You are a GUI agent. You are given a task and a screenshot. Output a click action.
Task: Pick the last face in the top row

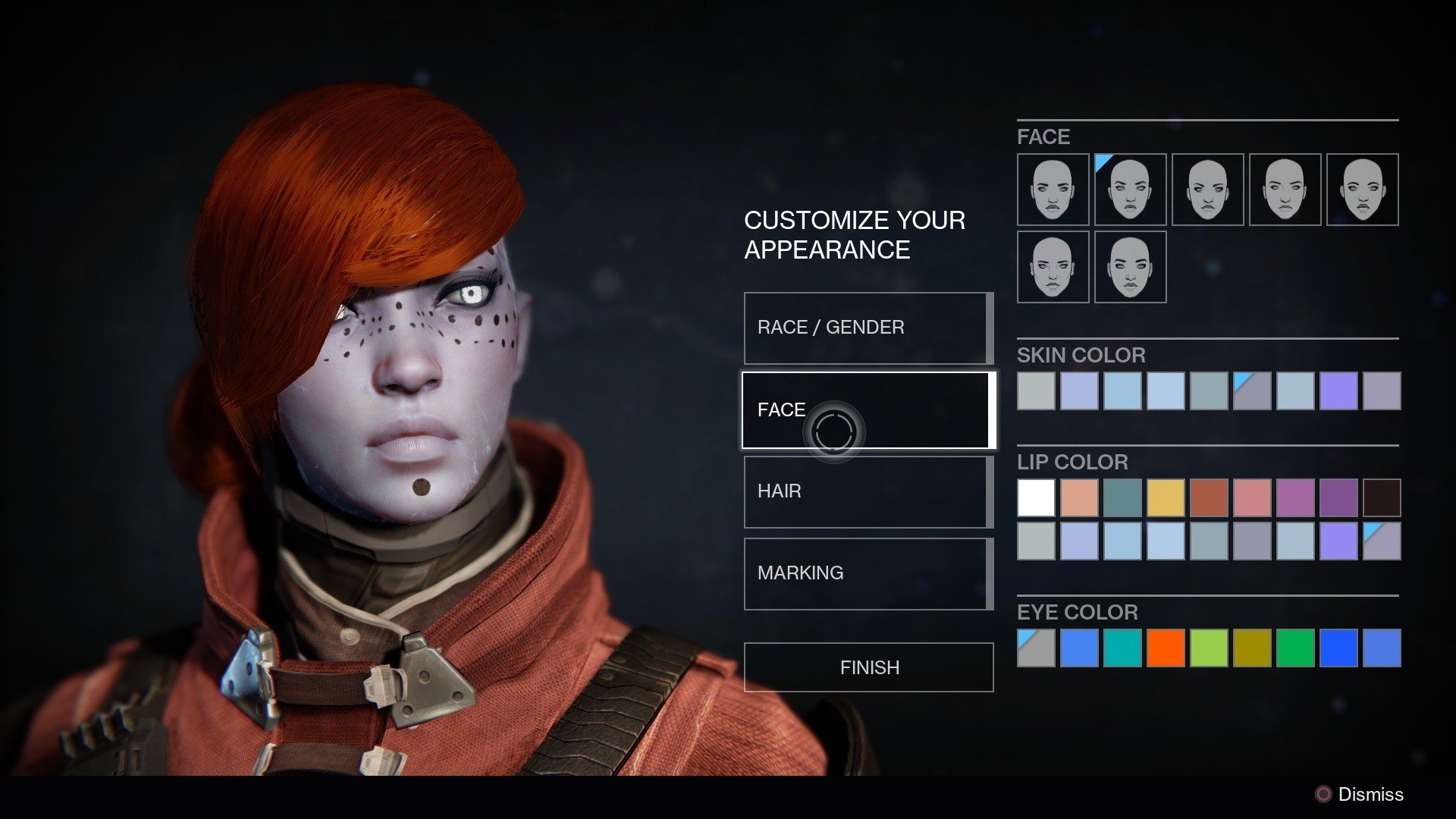1362,190
